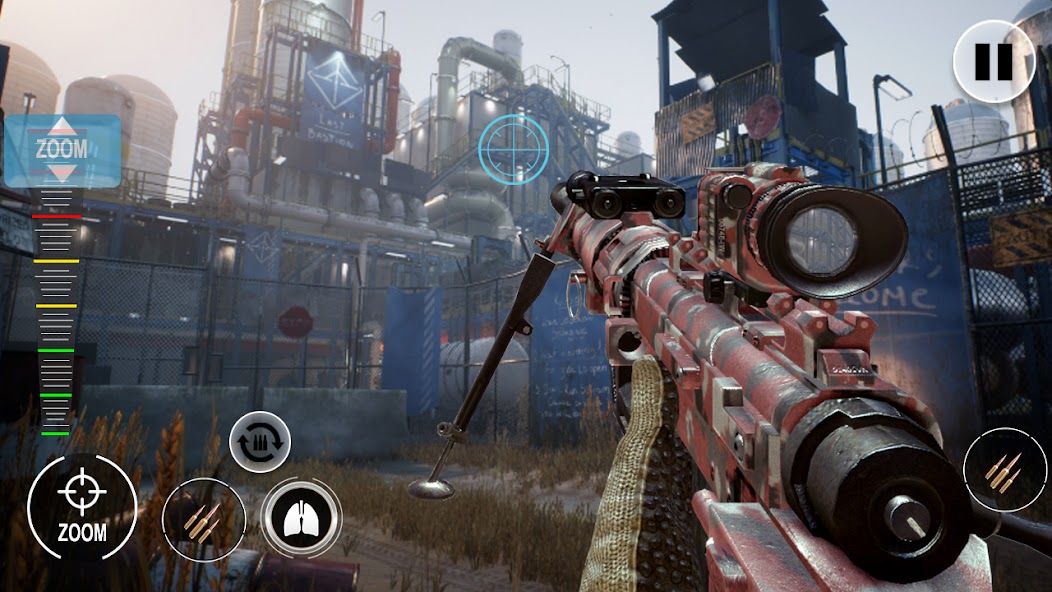Tap the round ZOOM scope button
This screenshot has width=1052, height=592.
click(x=82, y=506)
